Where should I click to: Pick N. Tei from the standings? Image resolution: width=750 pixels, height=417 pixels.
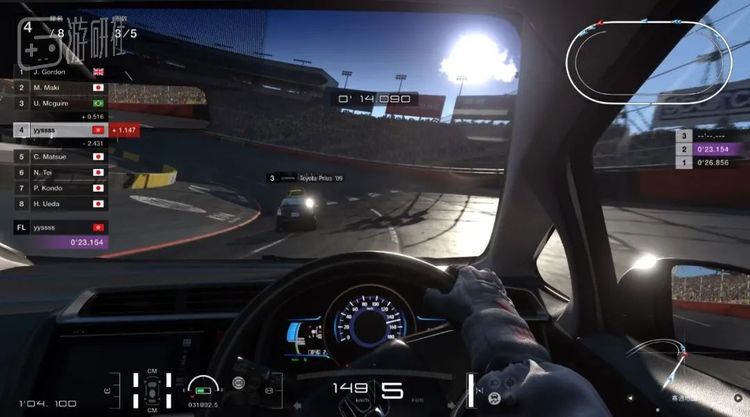tap(60, 172)
